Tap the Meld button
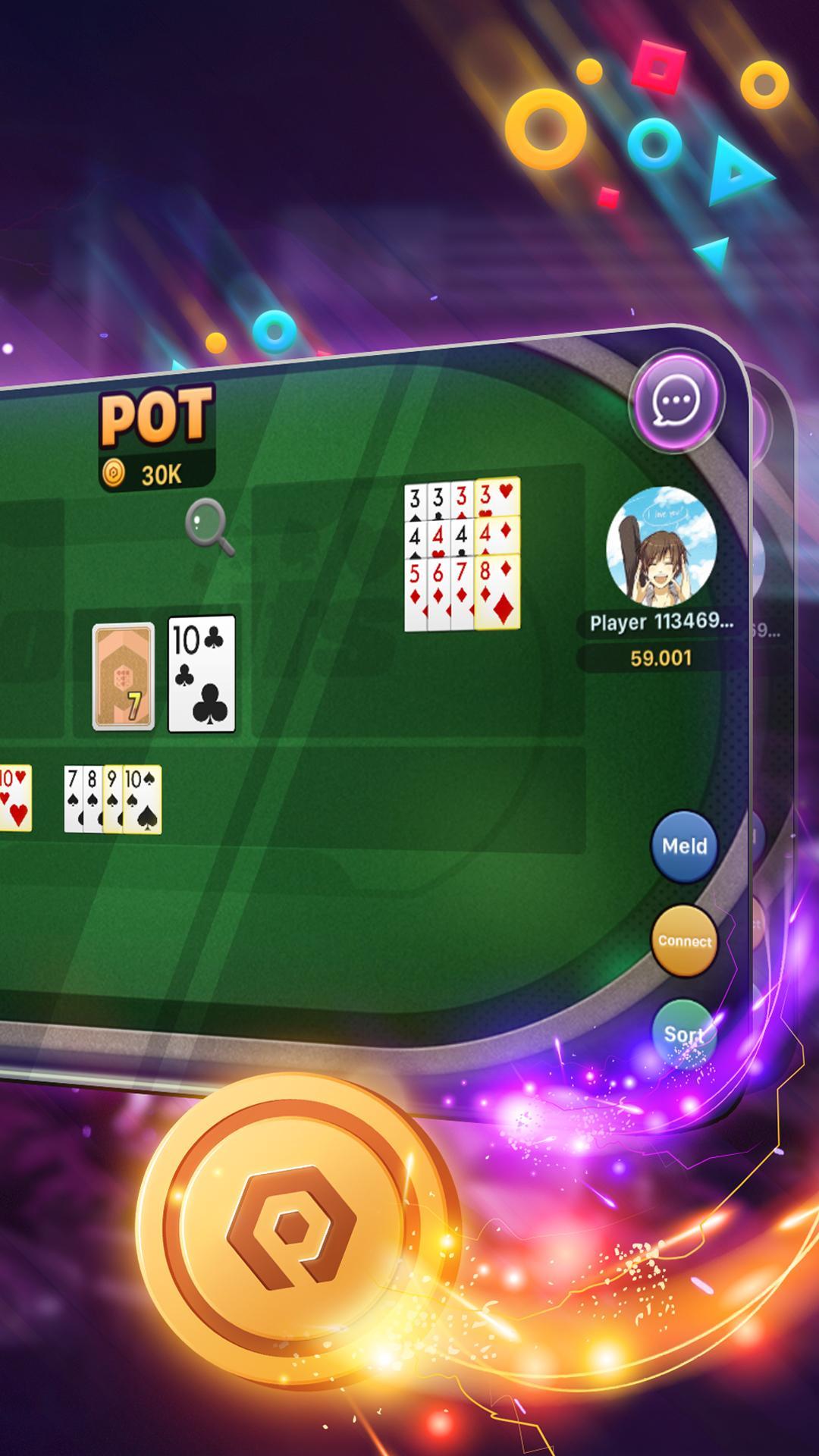This screenshot has height=1456, width=819. point(684,846)
